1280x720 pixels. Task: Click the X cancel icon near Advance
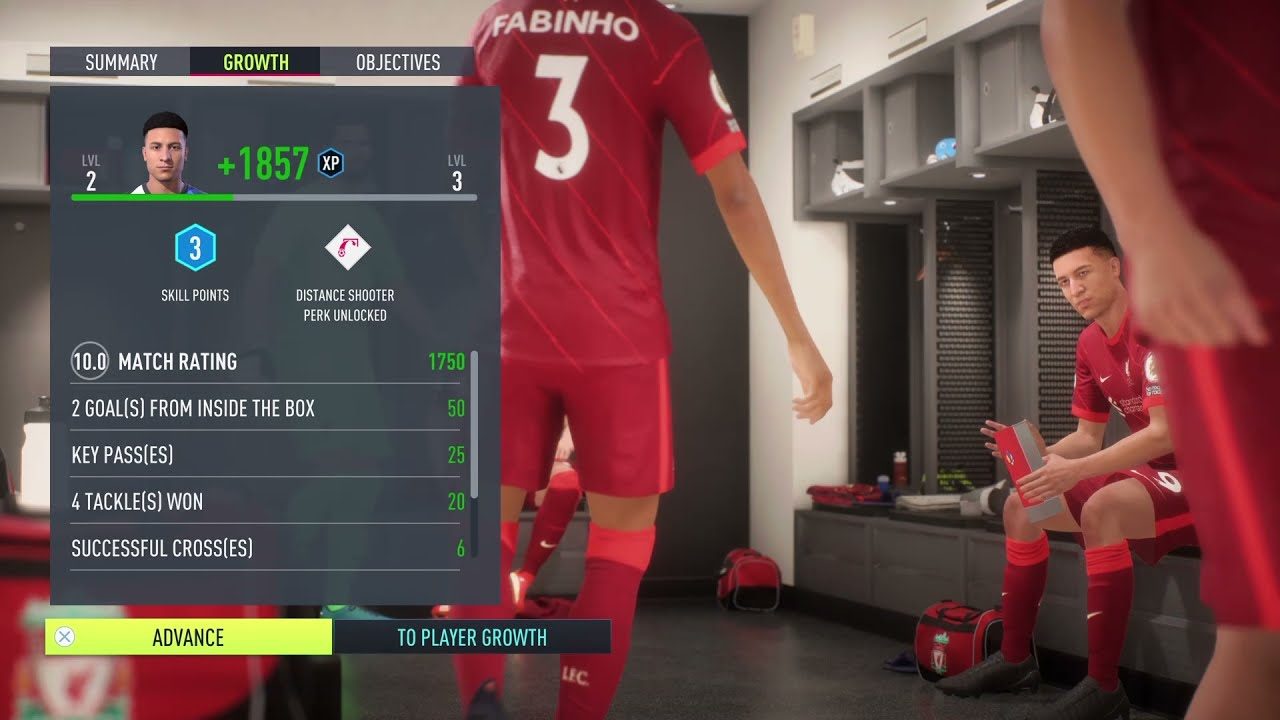65,637
